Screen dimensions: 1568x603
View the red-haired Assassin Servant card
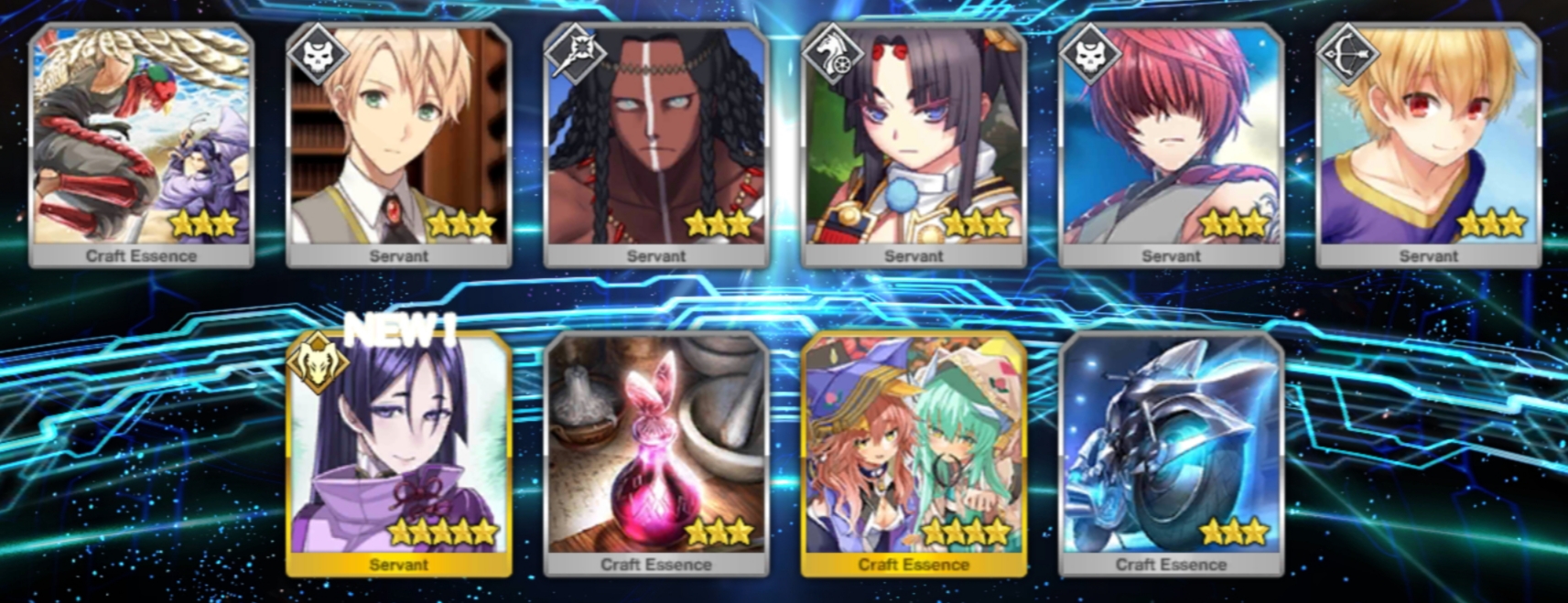pyautogui.click(x=1171, y=145)
